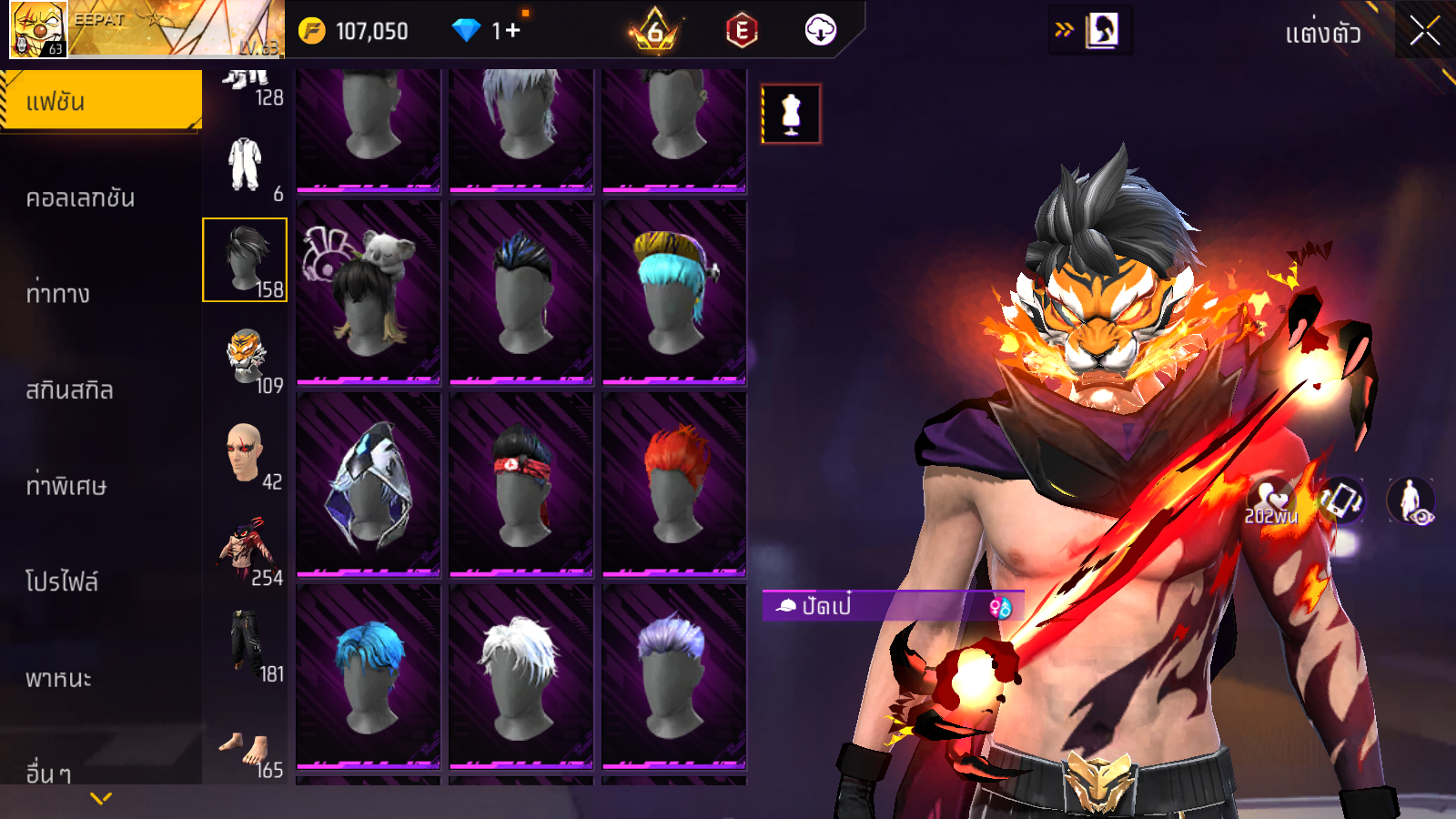Image resolution: width=1456 pixels, height=819 pixels.
Task: Add diamonds with the plus button
Action: (512, 31)
